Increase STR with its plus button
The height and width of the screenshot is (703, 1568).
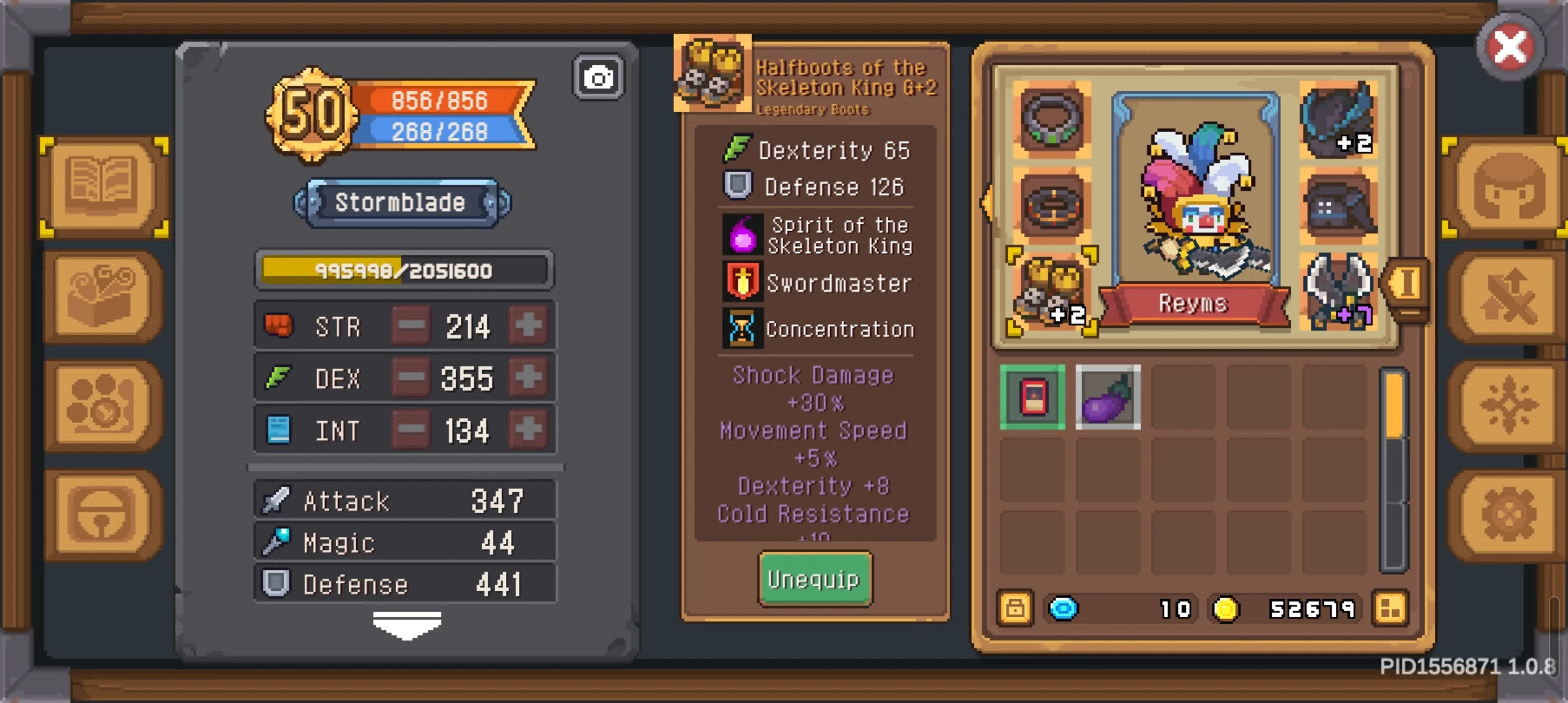point(529,325)
